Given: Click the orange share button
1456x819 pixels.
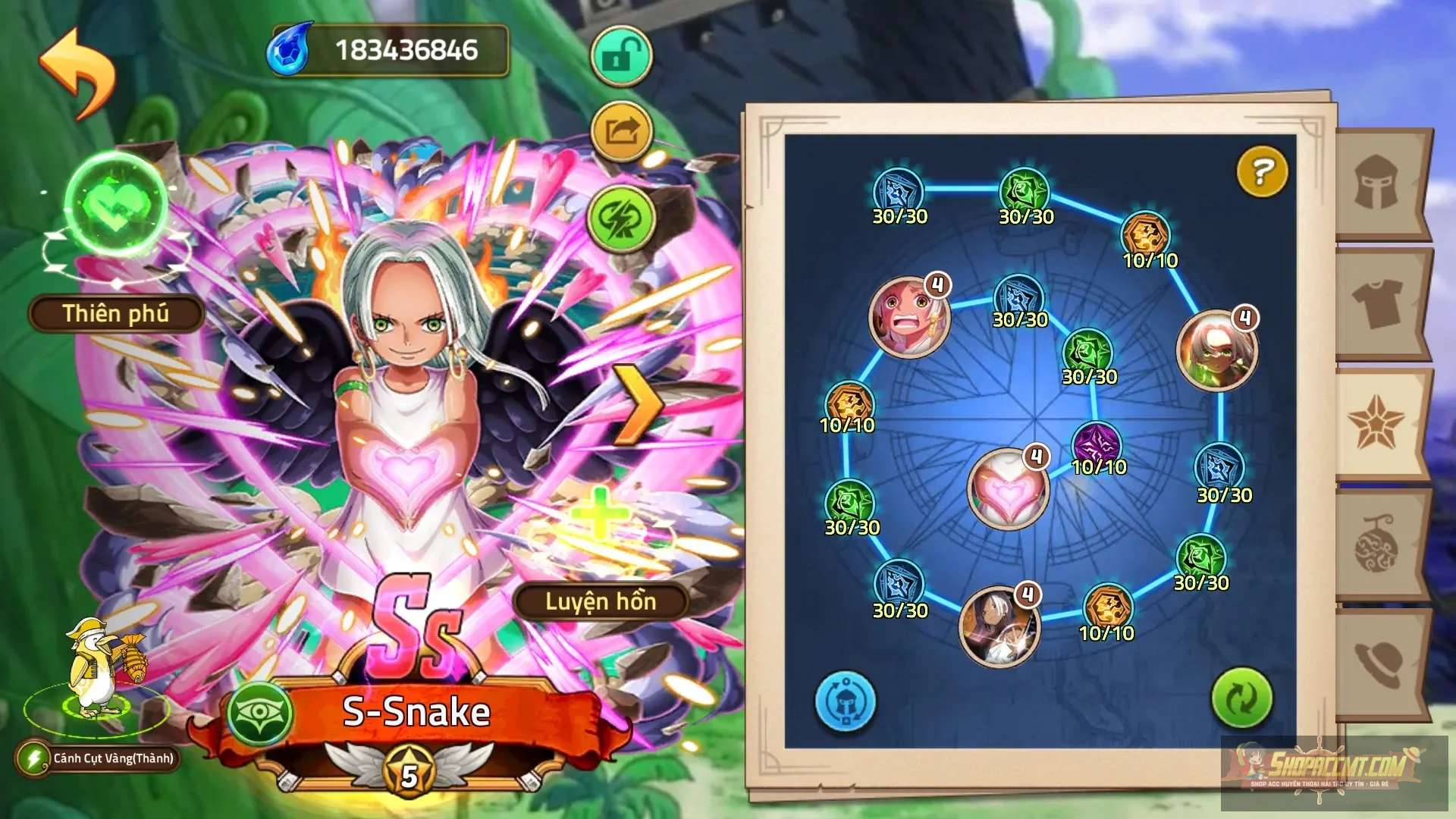Looking at the screenshot, I should click(x=621, y=132).
